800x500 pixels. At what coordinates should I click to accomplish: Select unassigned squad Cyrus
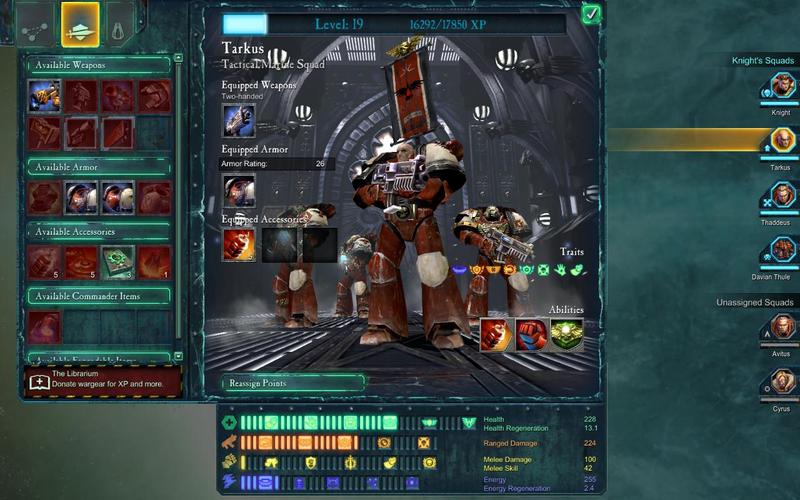tap(781, 381)
